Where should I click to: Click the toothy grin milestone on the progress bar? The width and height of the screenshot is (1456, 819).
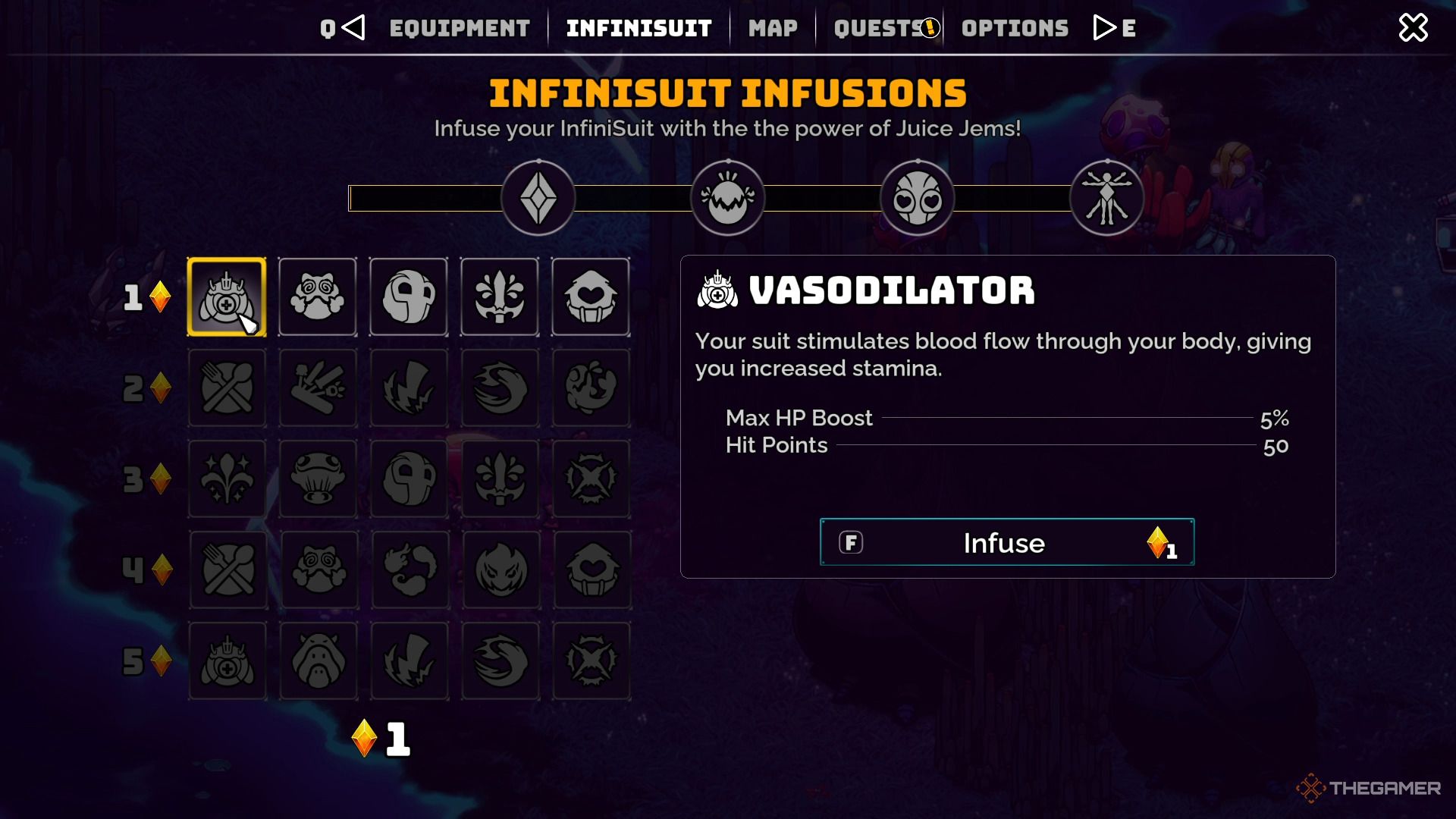pos(727,197)
